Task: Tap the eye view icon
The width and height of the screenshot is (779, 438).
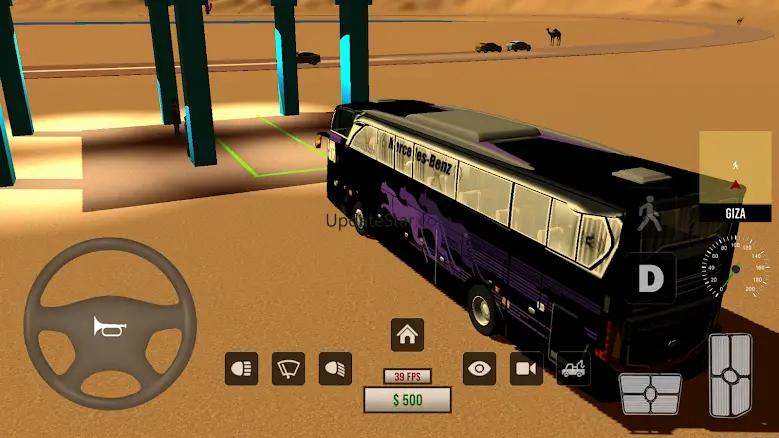Action: tap(479, 369)
